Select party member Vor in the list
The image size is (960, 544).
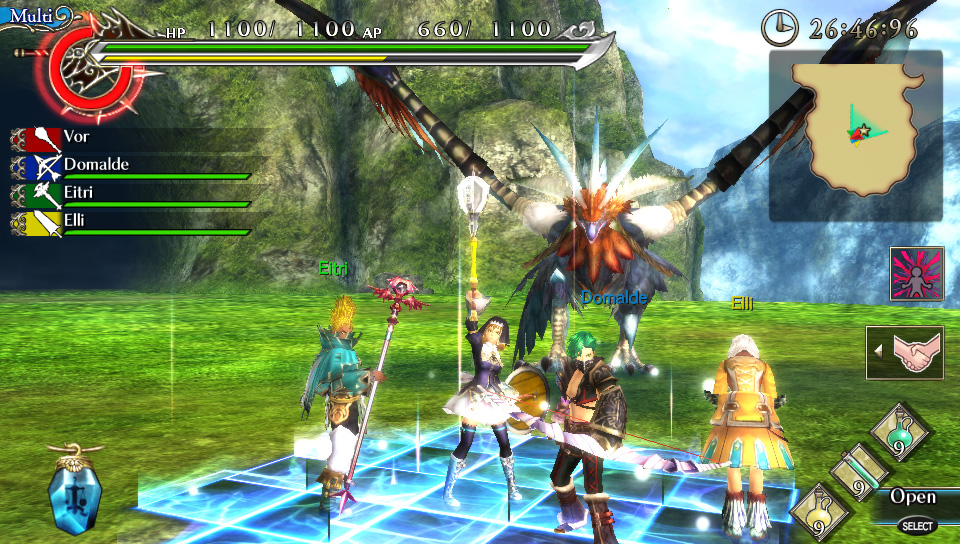130,138
